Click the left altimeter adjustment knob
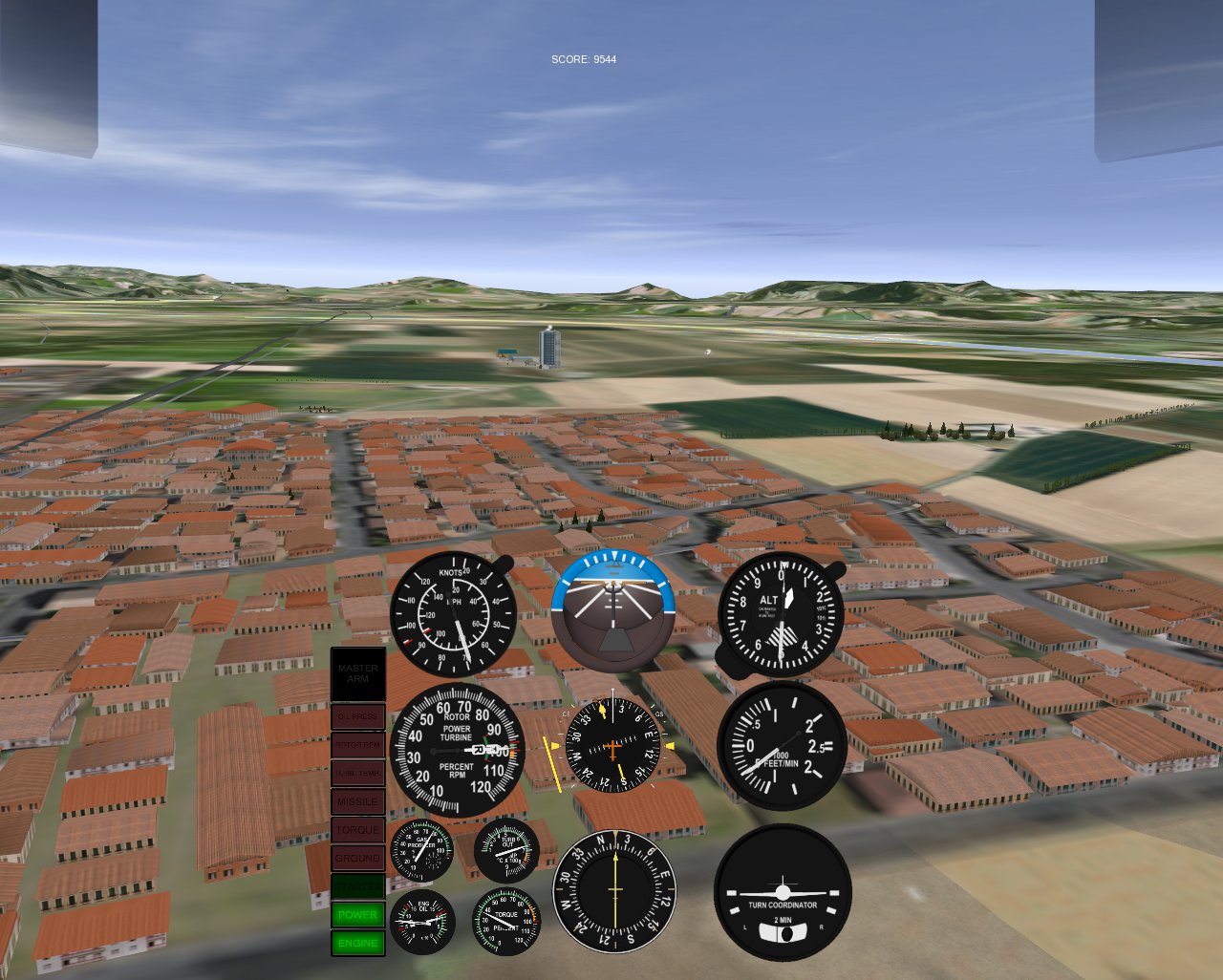1223x980 pixels. 721,657
